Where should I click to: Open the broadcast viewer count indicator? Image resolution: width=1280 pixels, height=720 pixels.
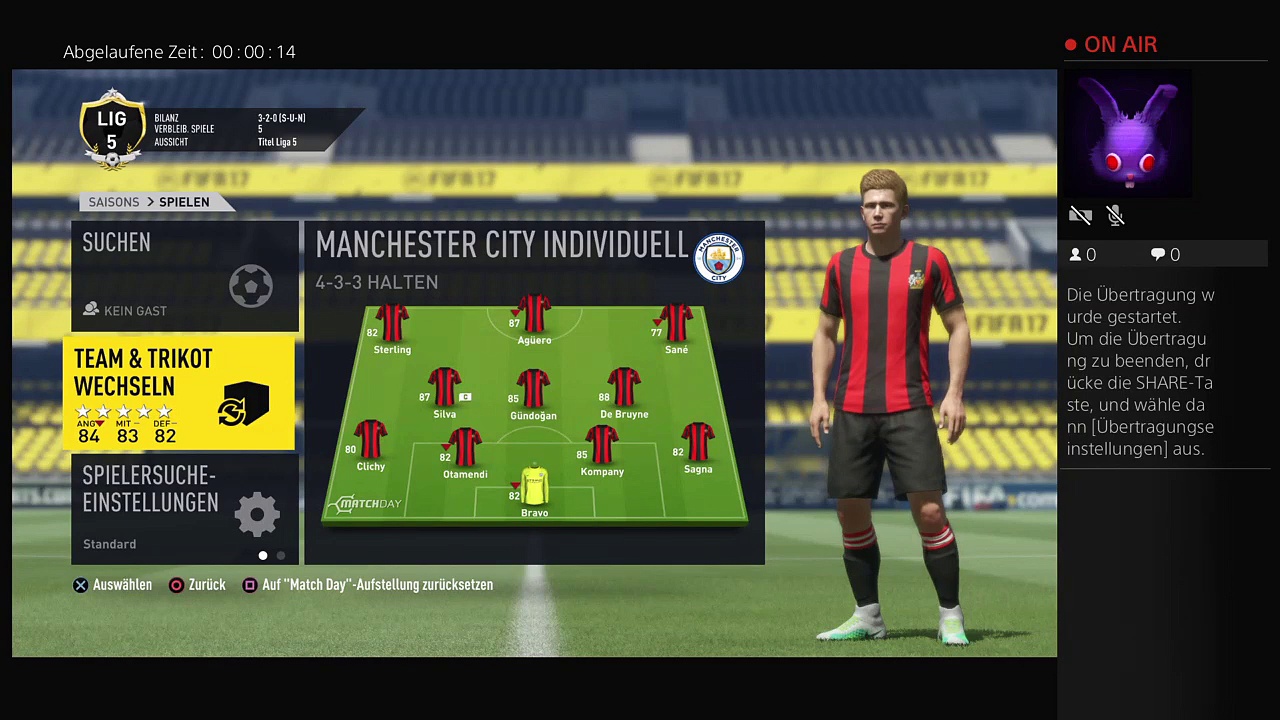click(1082, 255)
